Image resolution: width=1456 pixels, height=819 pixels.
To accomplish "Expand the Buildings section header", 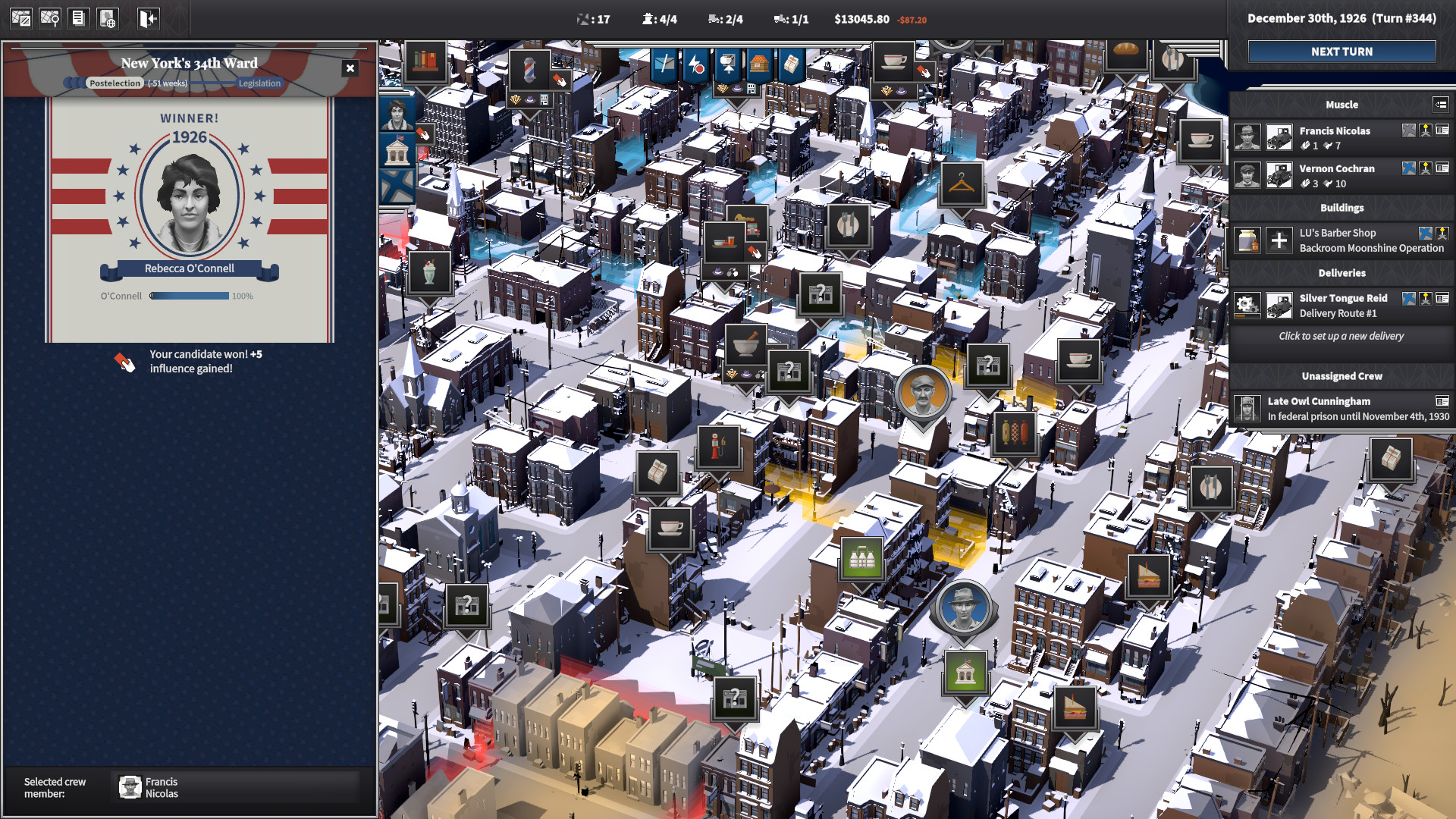I will pyautogui.click(x=1342, y=208).
